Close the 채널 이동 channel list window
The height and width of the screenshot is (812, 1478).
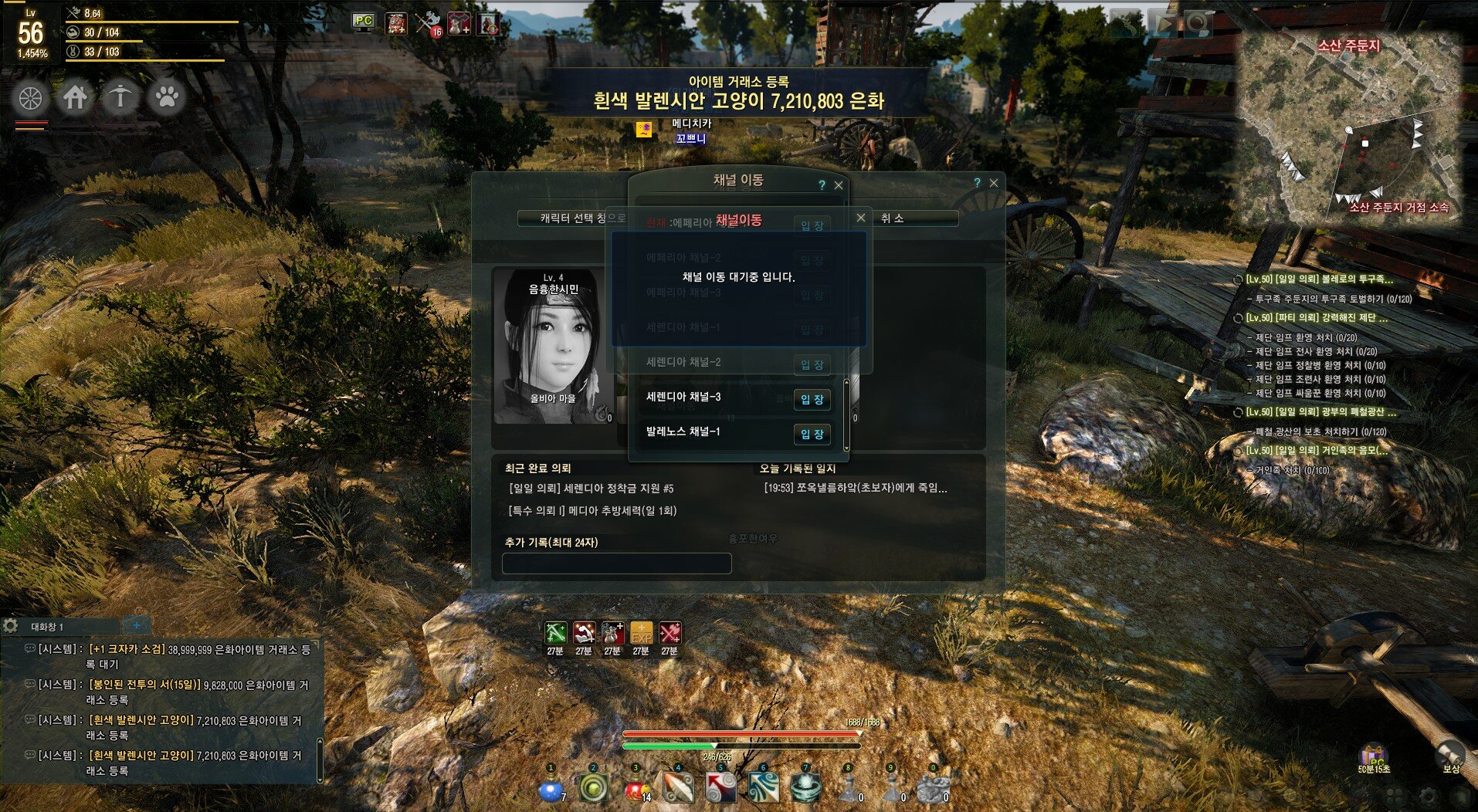pyautogui.click(x=839, y=185)
